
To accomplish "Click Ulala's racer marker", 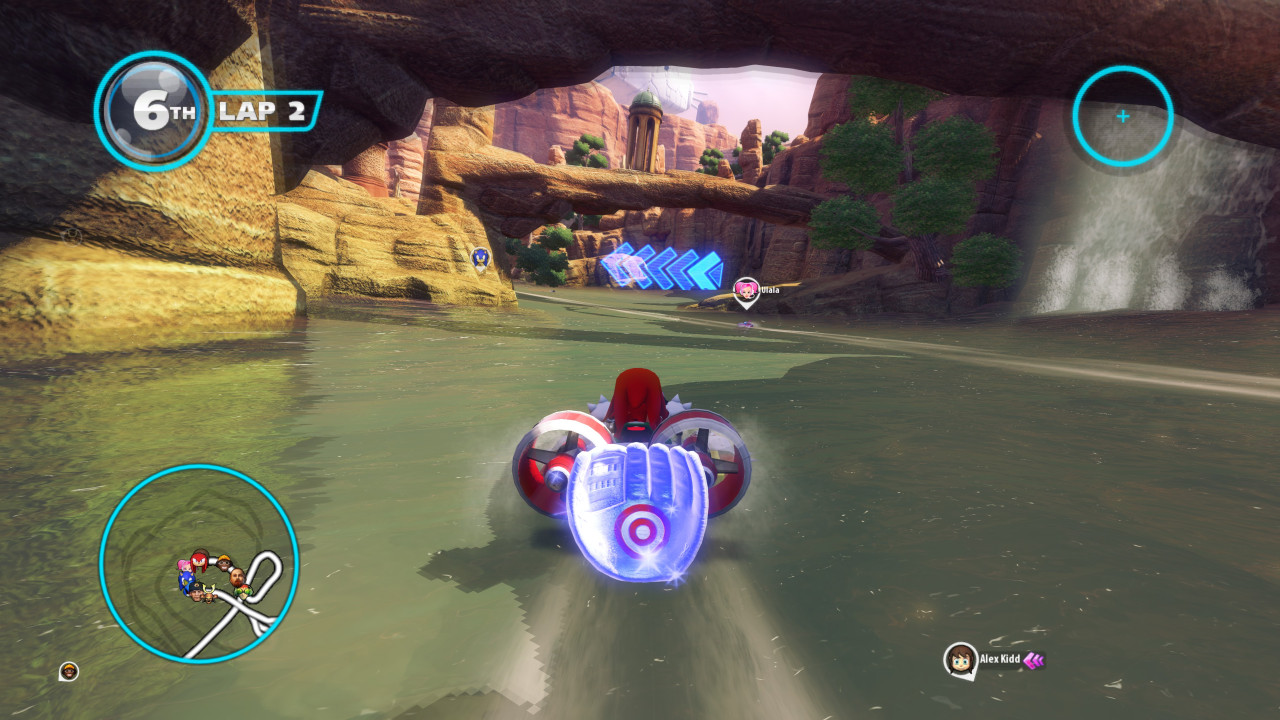I will click(x=746, y=290).
